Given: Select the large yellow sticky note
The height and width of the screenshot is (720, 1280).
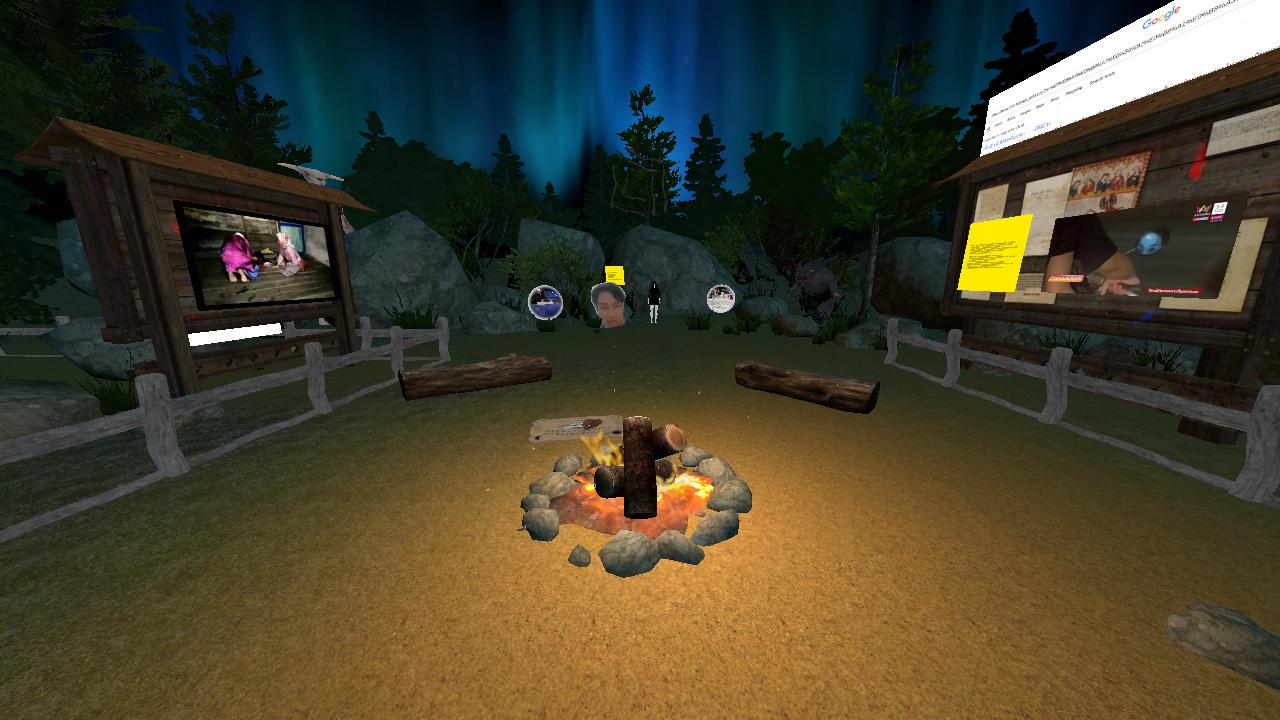Looking at the screenshot, I should (x=994, y=252).
